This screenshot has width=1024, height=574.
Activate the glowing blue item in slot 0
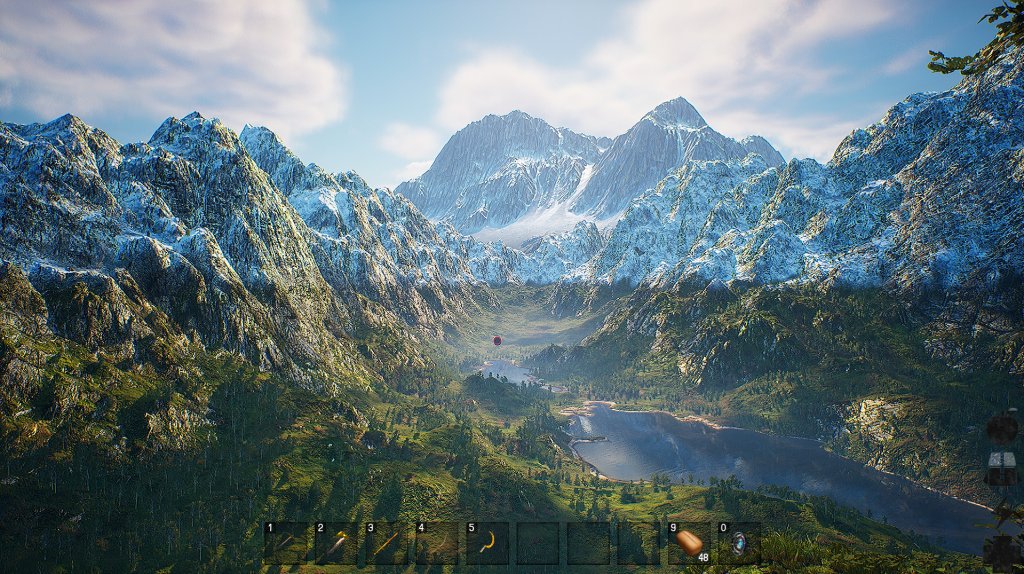click(x=739, y=543)
